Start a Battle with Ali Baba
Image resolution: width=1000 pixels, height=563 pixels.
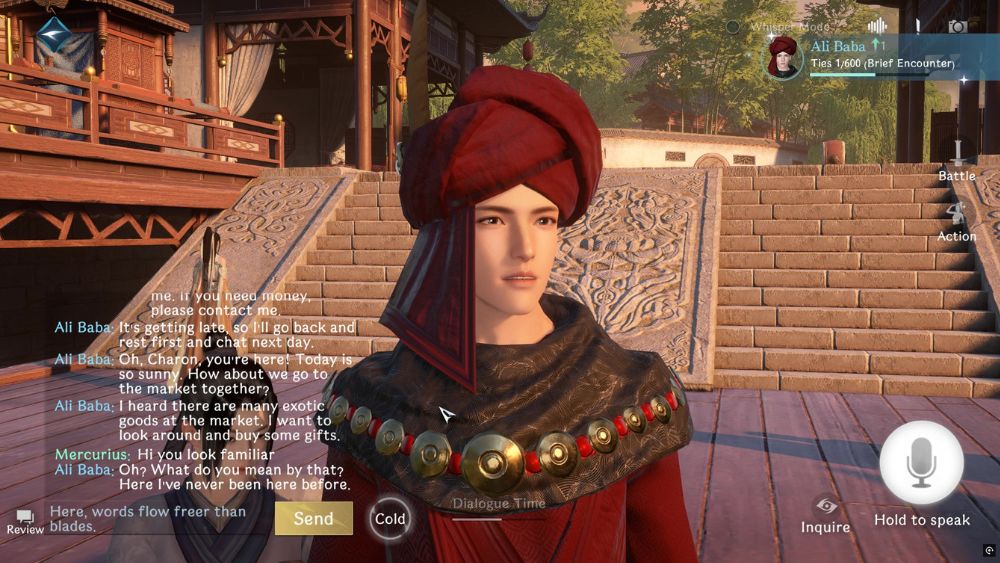click(957, 160)
